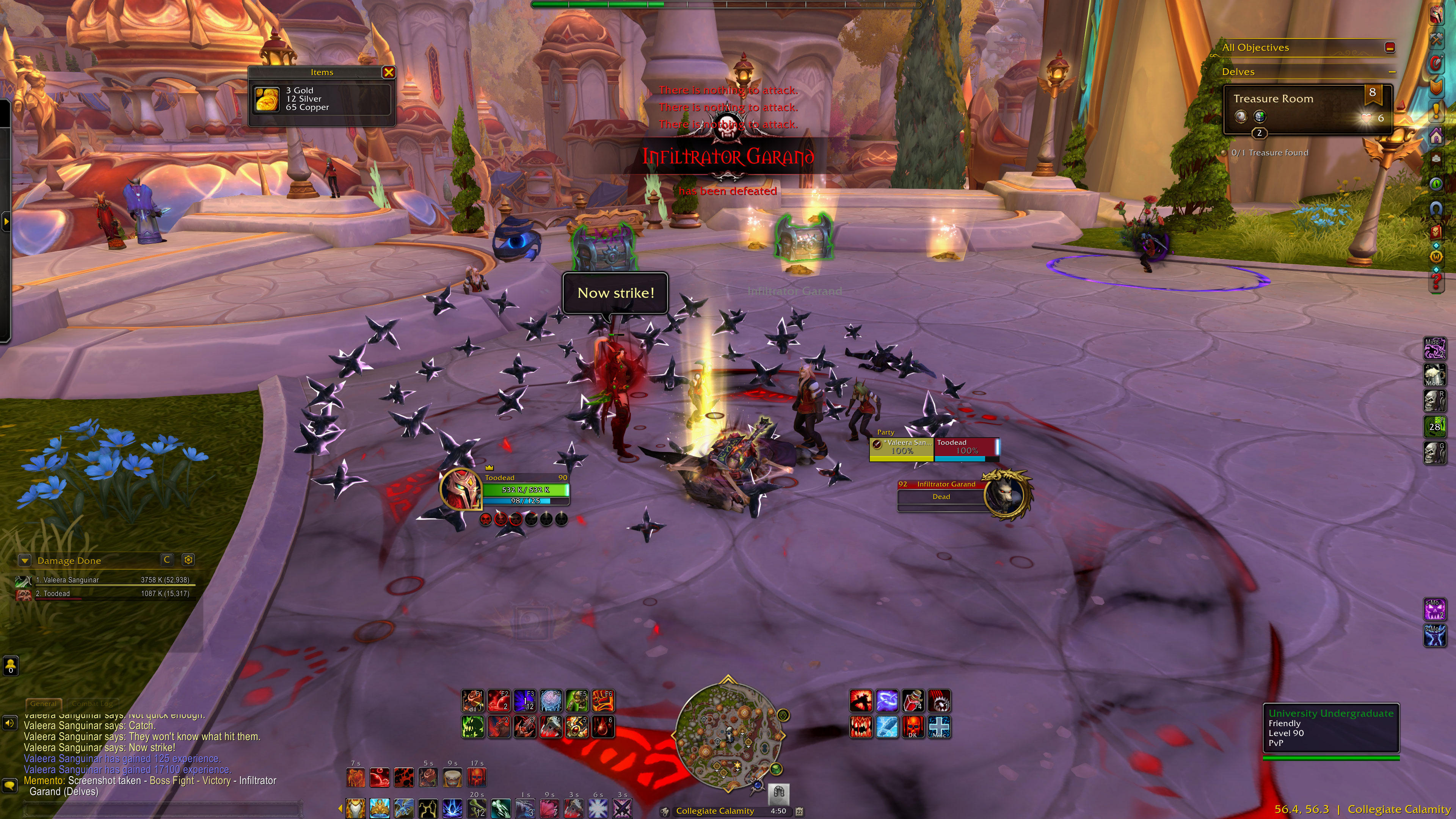The image size is (1456, 819).
Task: Open the Damage Done dropdown arrow
Action: (x=24, y=560)
